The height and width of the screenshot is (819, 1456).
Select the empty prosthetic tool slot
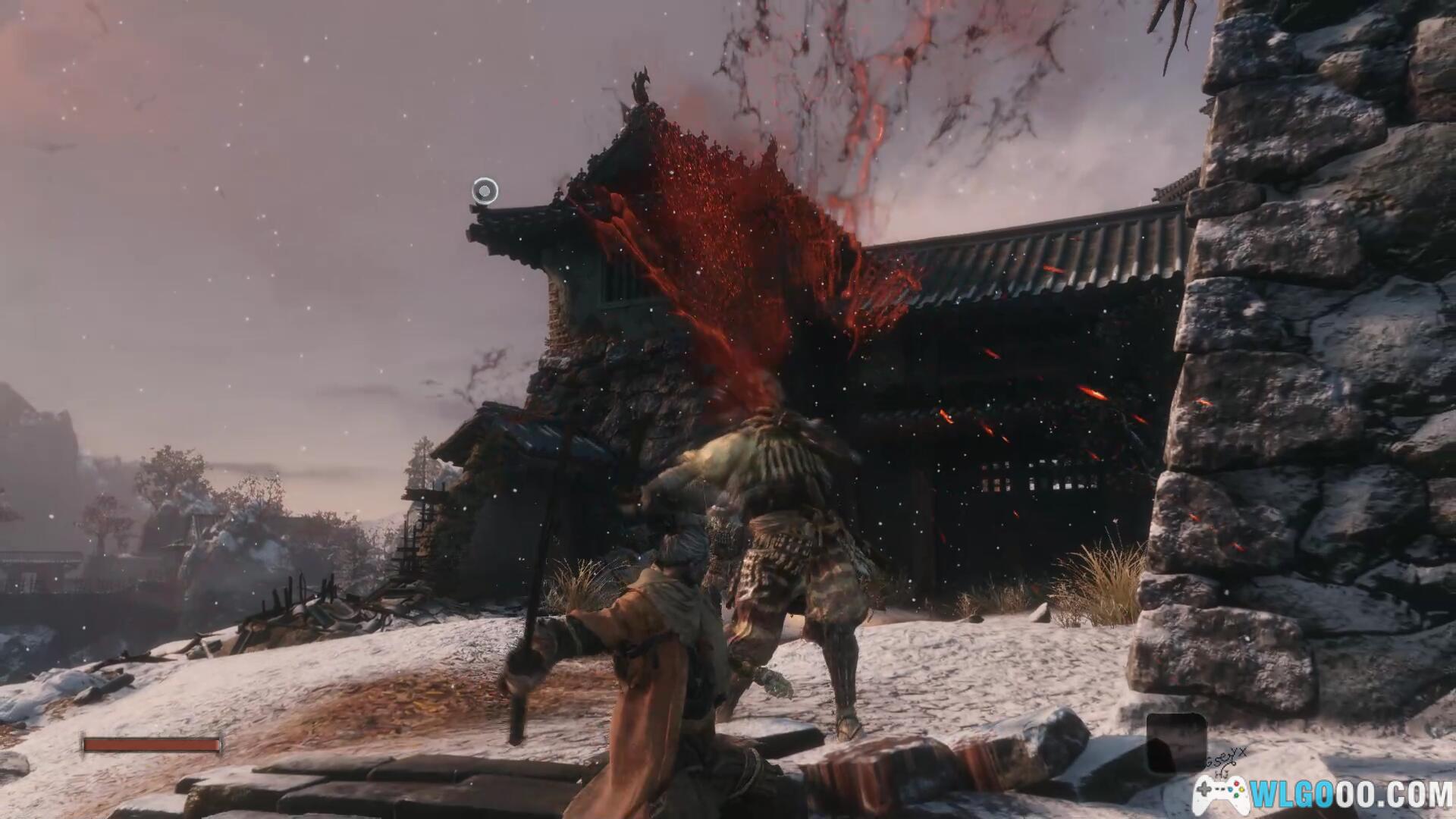1175,742
